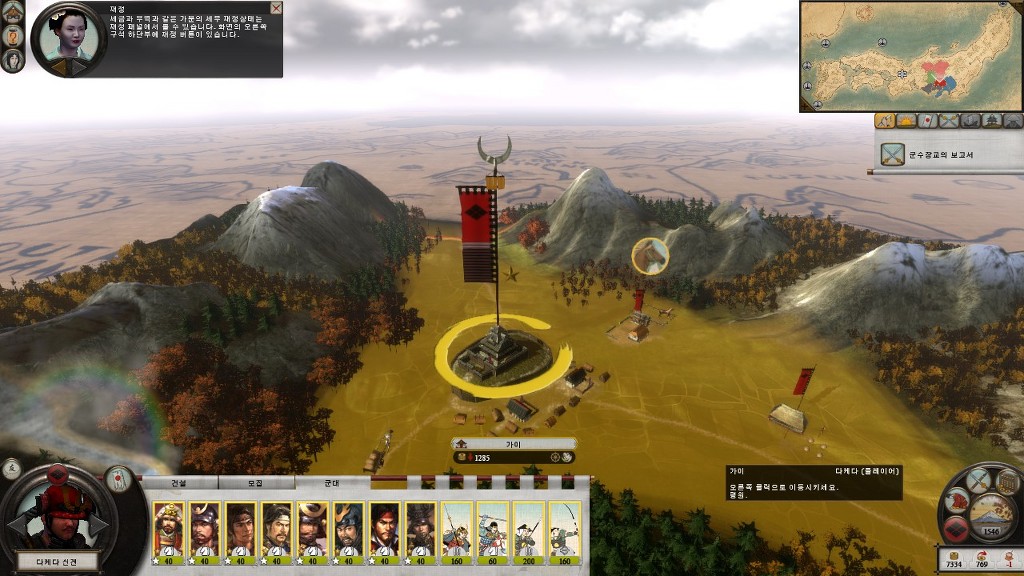Select the ship event filter
The width and height of the screenshot is (1024, 576).
click(970, 121)
